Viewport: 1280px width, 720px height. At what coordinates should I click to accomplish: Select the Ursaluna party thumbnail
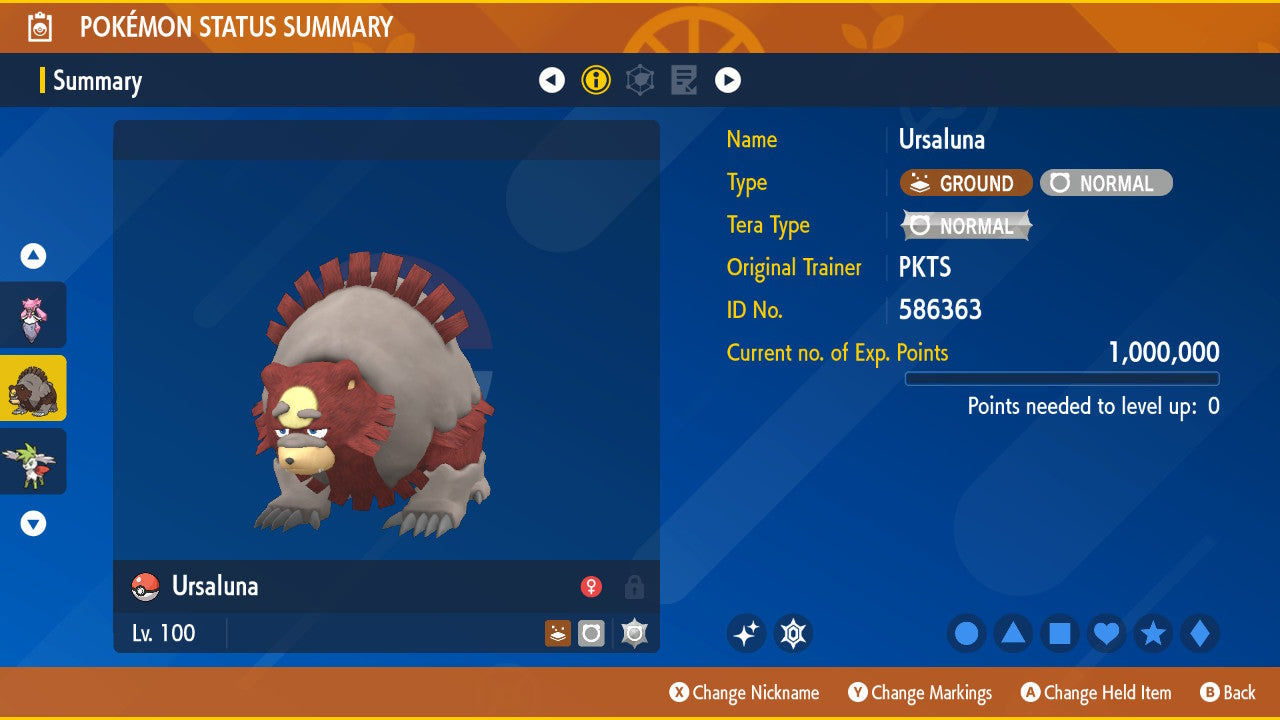click(33, 388)
